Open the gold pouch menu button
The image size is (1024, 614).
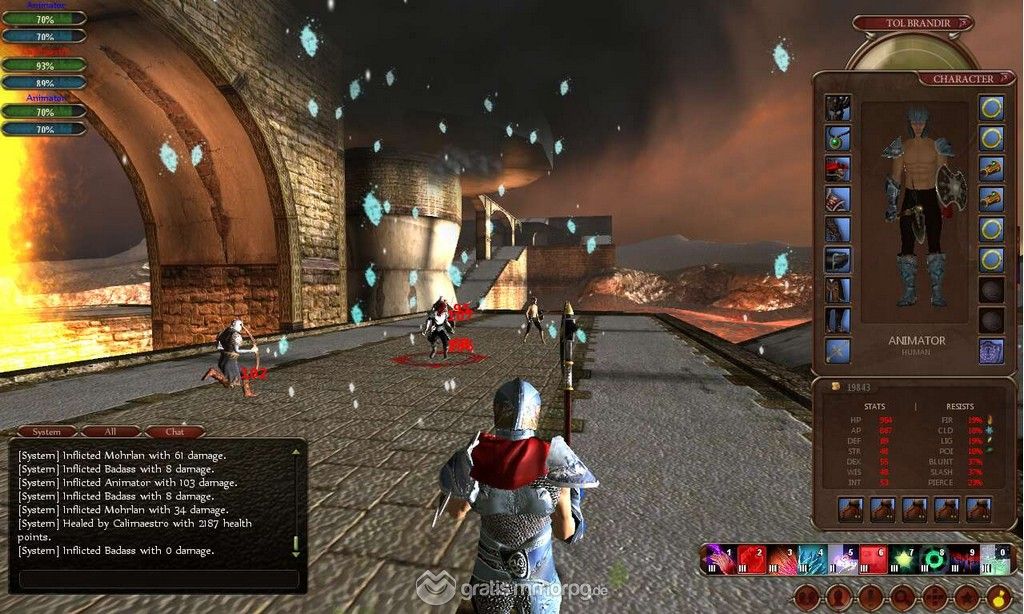(997, 597)
